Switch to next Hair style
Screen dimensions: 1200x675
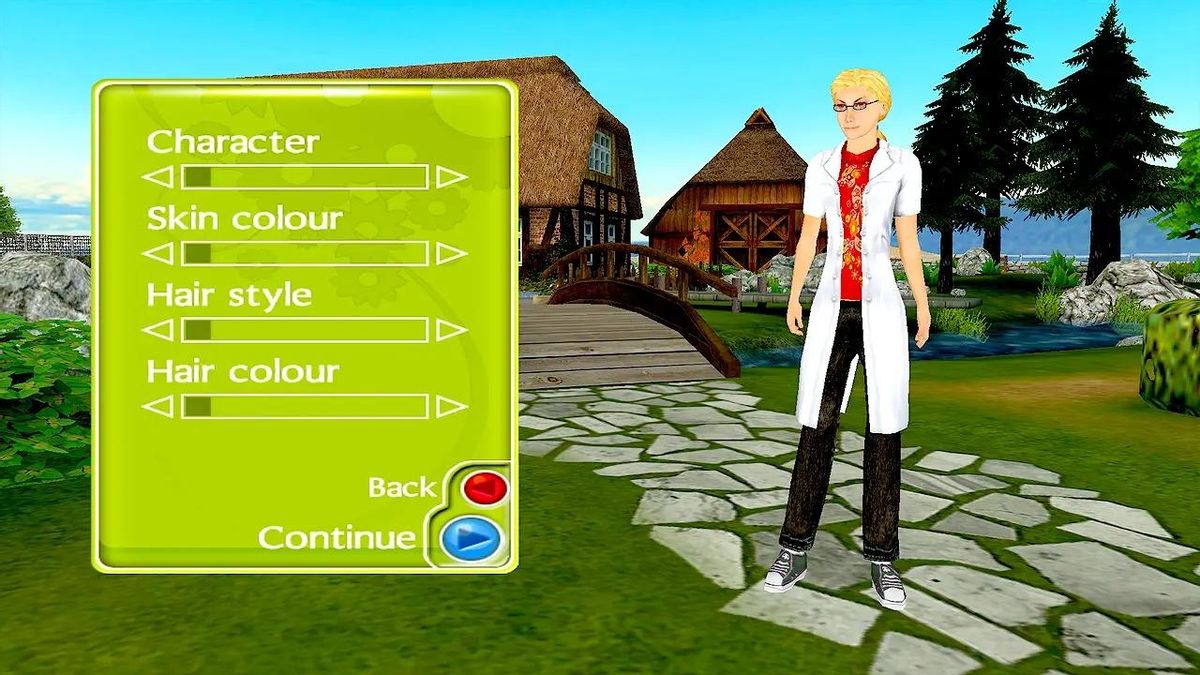click(x=451, y=330)
